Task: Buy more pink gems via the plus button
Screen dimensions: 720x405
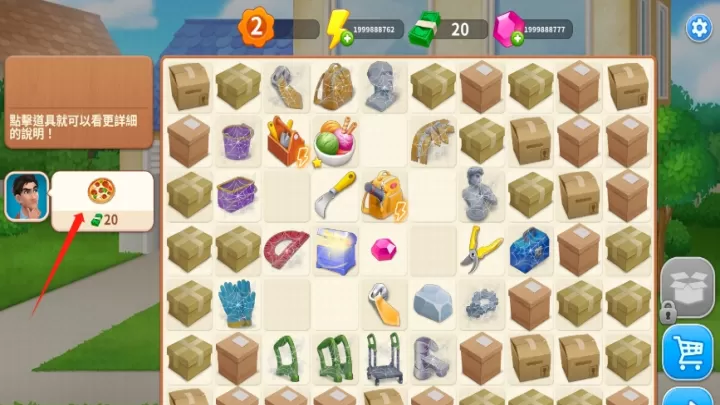Action: coord(517,37)
